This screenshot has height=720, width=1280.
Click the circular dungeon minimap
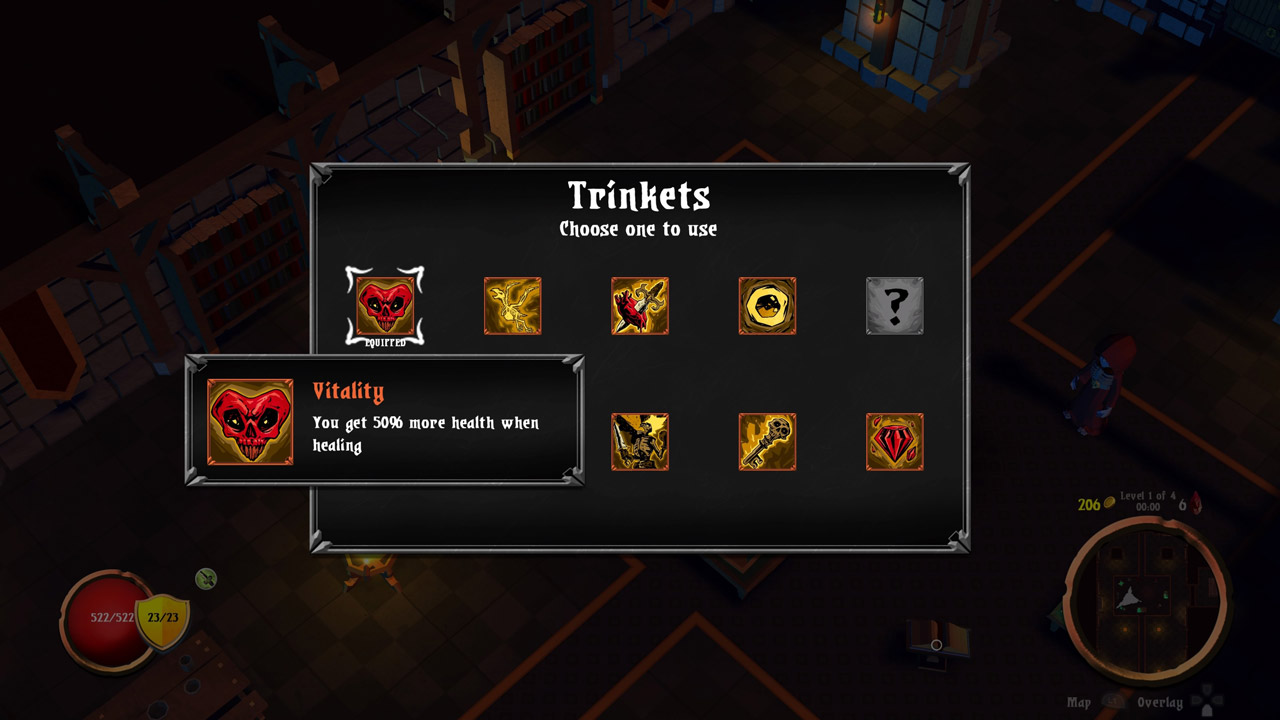1145,598
